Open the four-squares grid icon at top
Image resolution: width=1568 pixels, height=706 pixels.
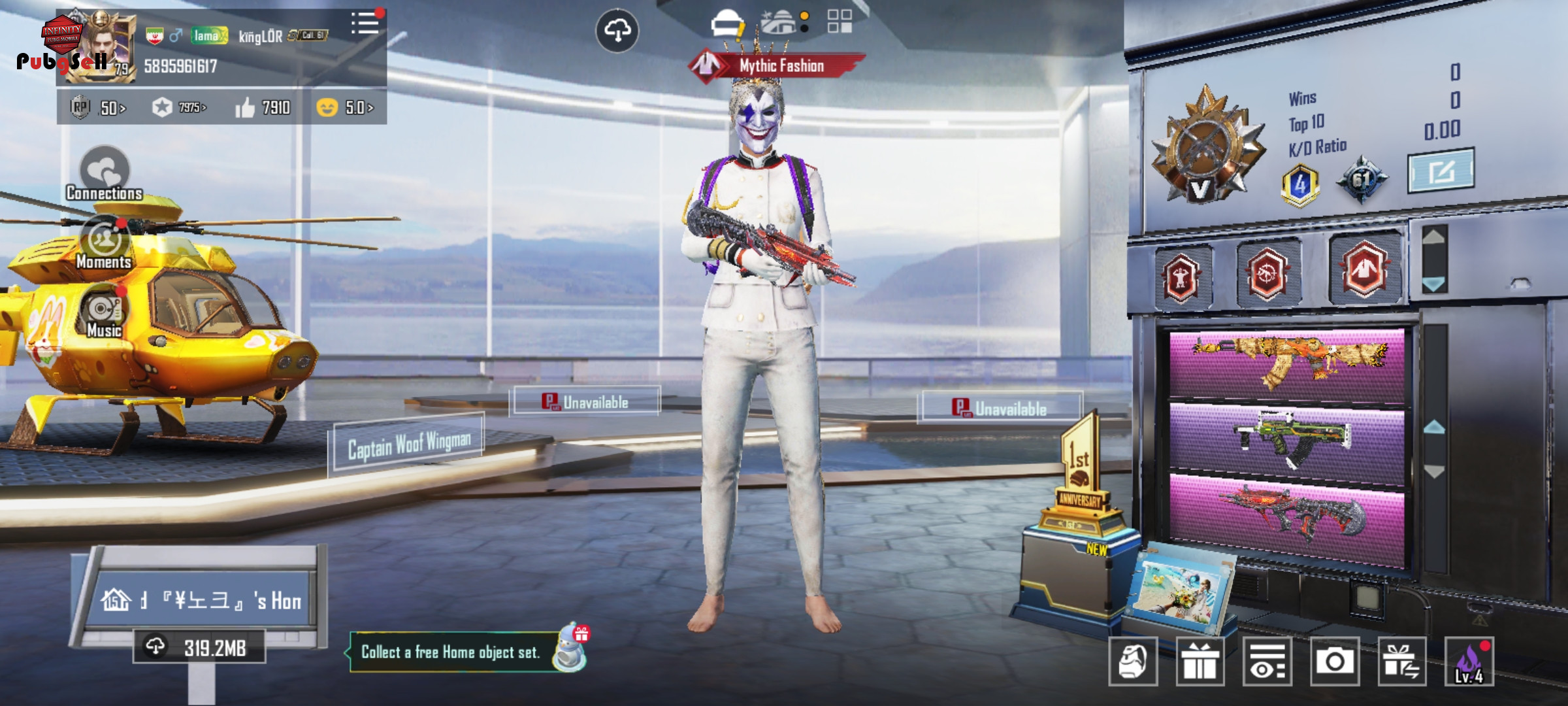tap(840, 22)
